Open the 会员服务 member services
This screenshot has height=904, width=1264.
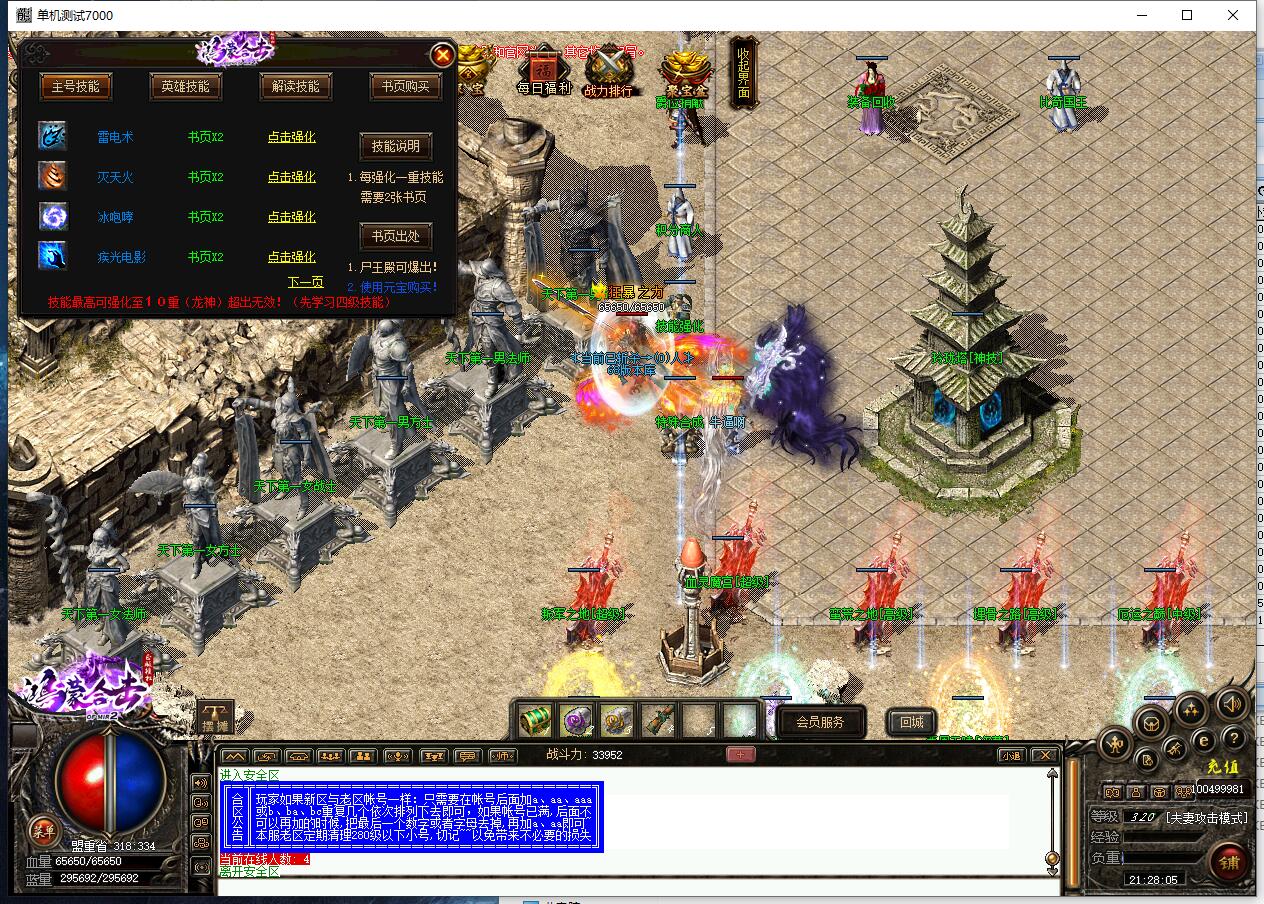(819, 721)
